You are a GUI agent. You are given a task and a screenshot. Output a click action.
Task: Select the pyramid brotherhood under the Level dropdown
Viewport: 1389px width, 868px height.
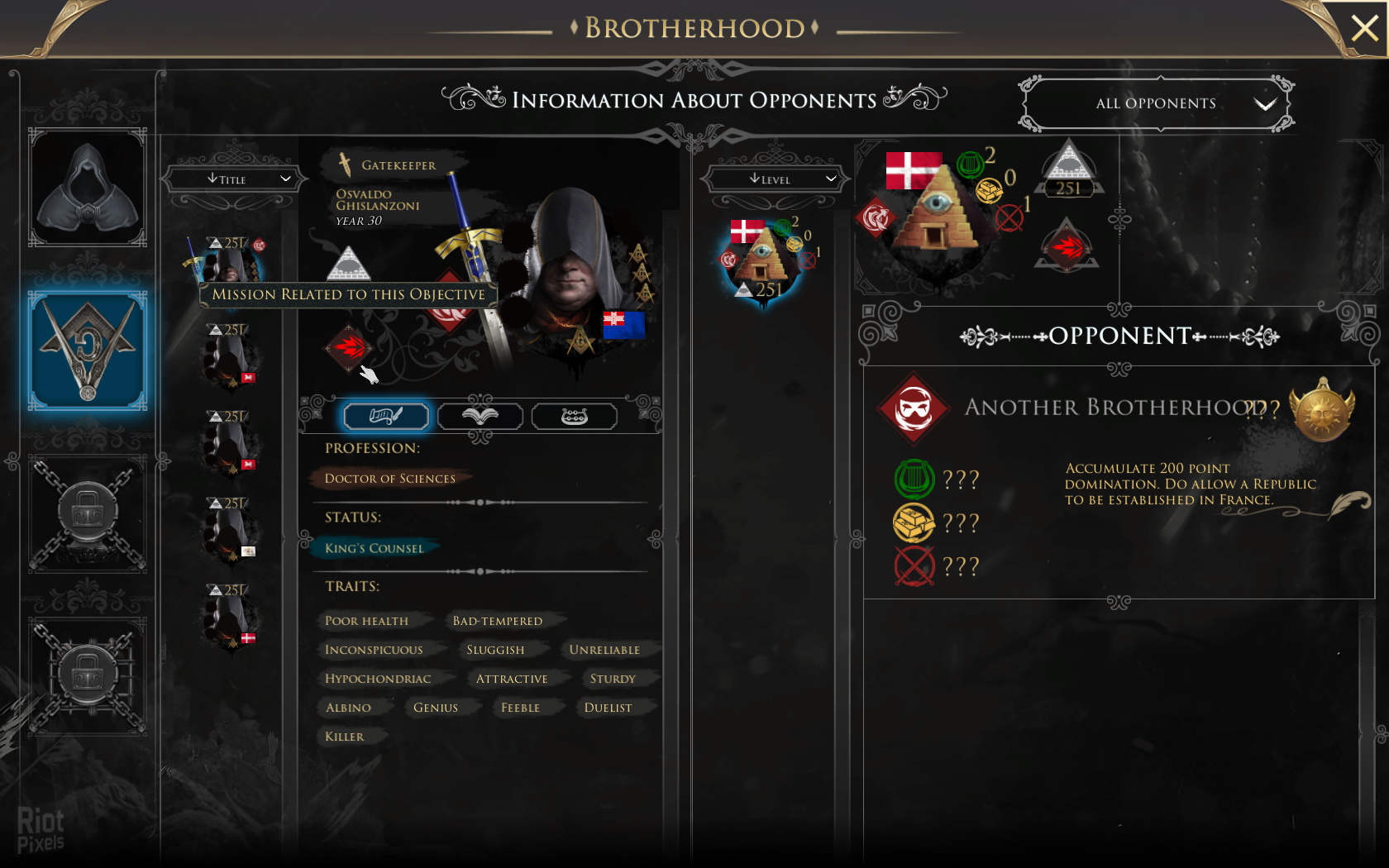pos(764,260)
